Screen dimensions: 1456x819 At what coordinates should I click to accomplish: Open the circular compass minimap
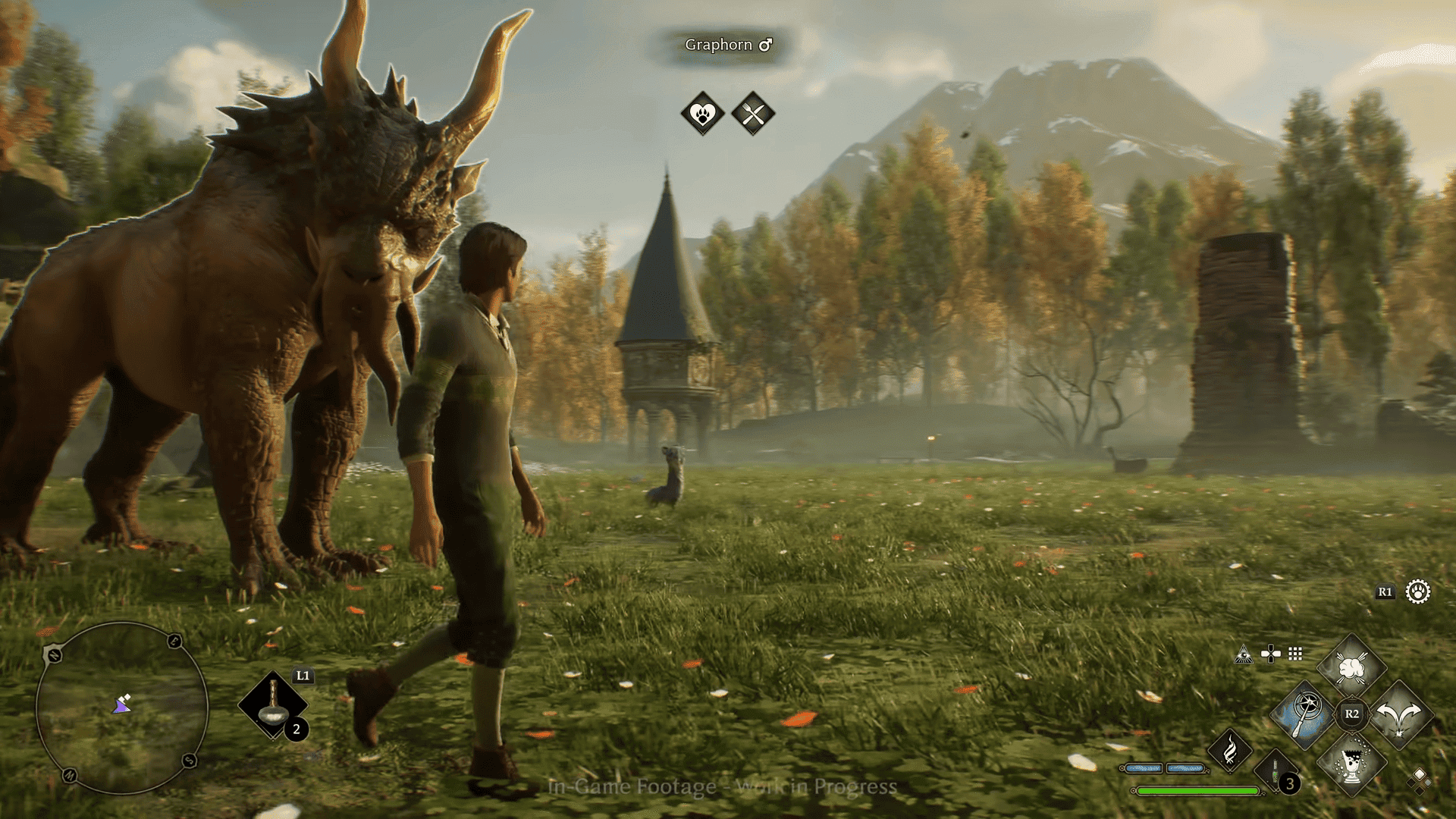point(122,708)
